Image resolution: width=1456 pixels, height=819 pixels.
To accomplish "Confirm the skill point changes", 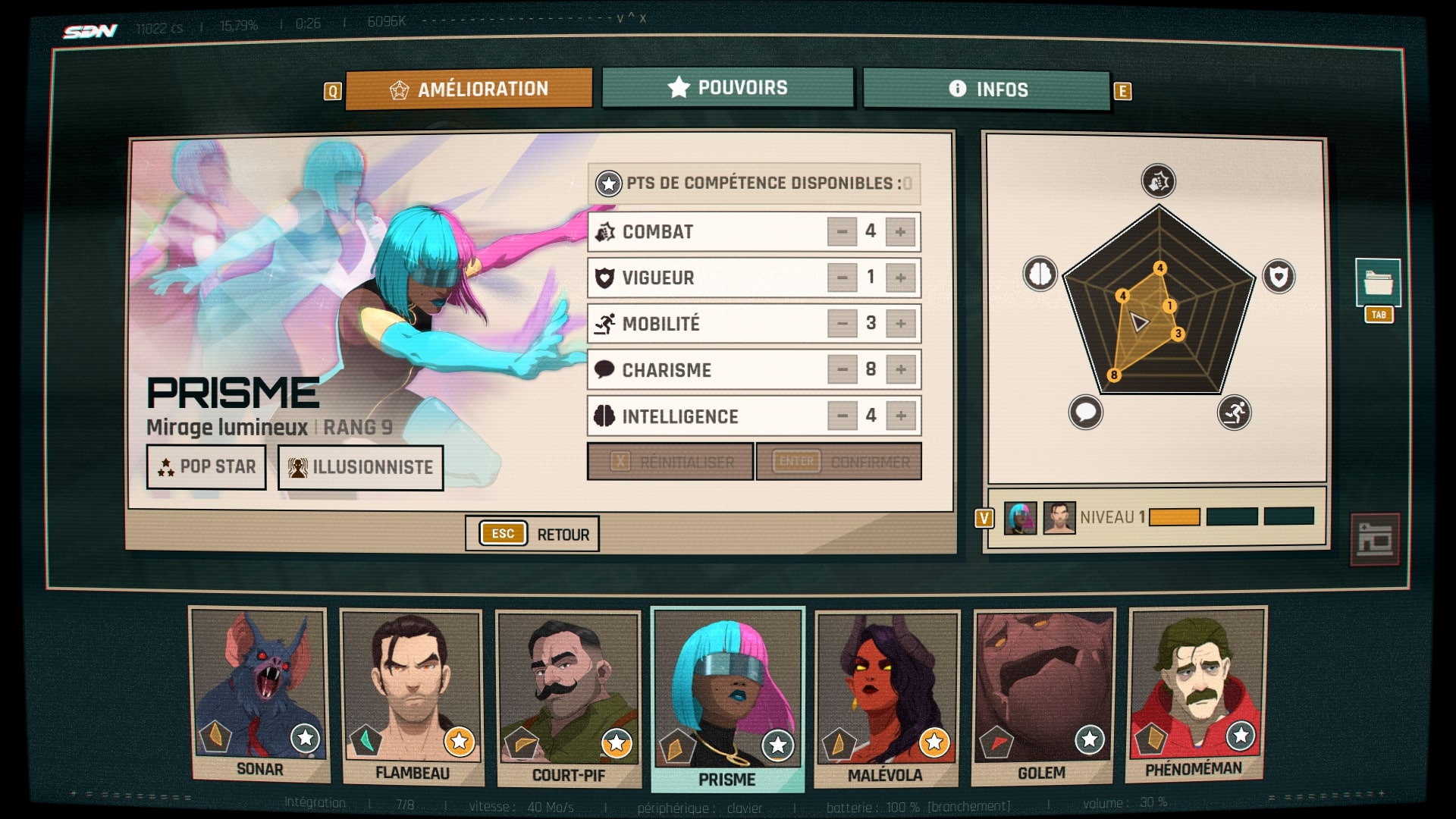I will pyautogui.click(x=839, y=462).
